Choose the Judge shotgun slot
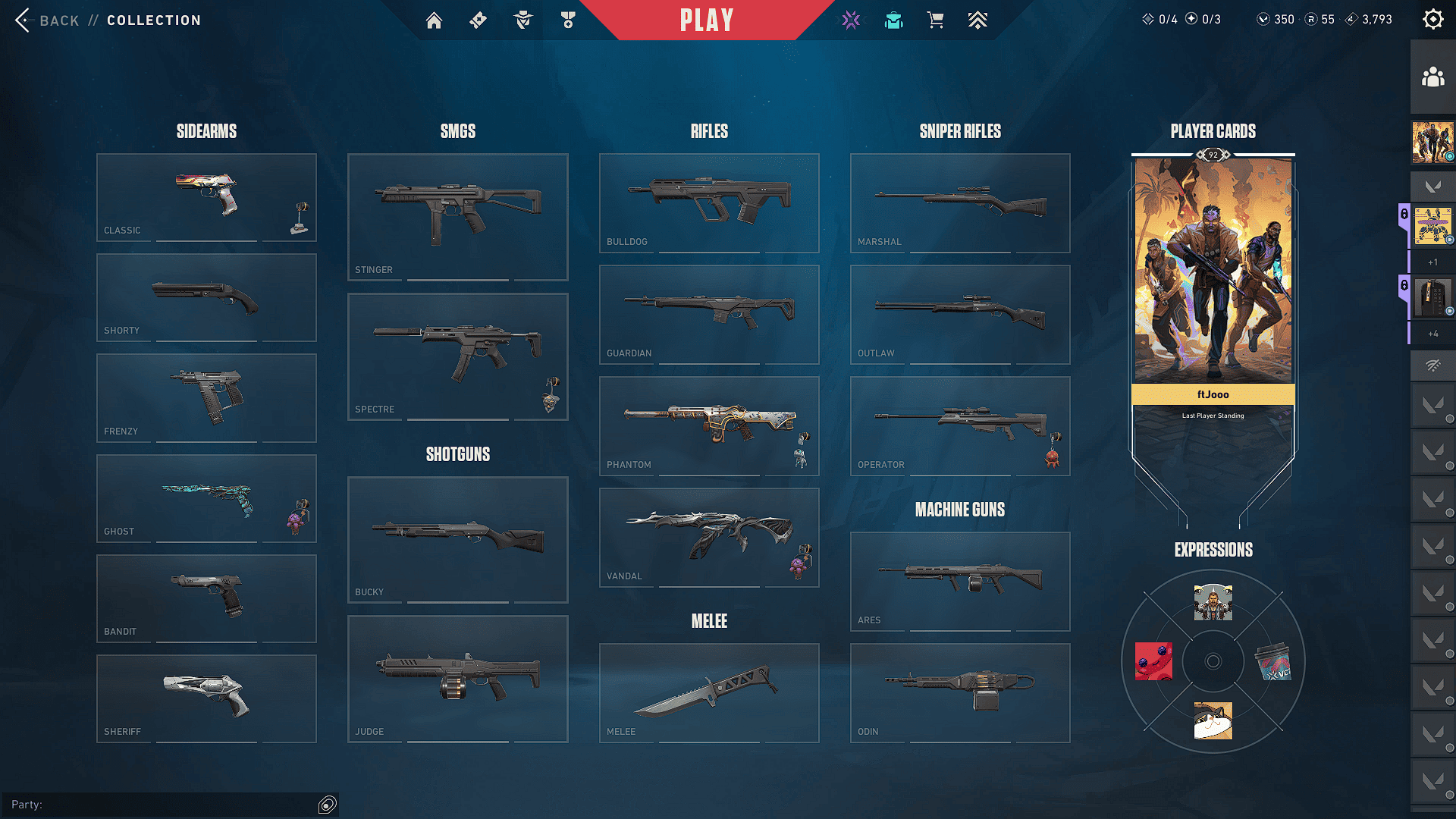The height and width of the screenshot is (819, 1456). tap(457, 679)
